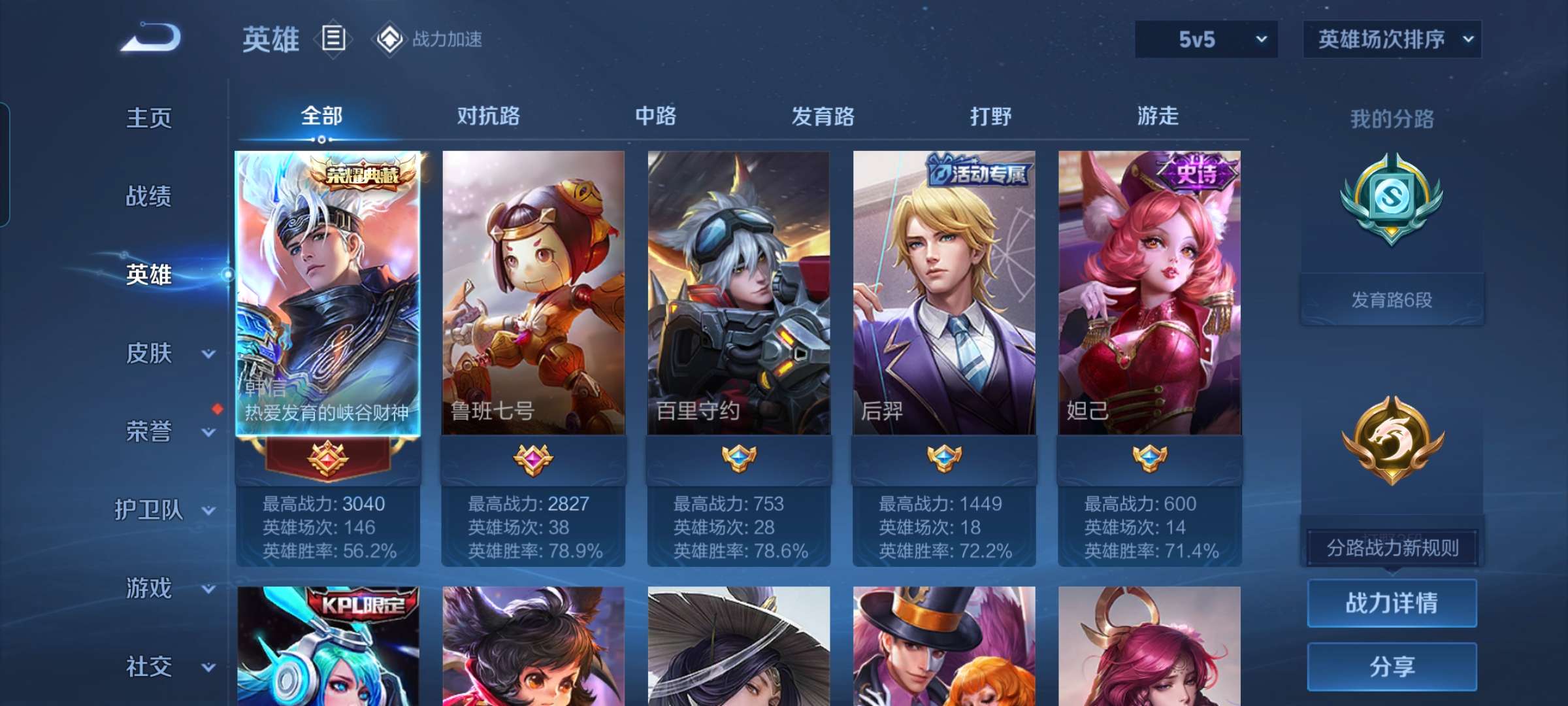Screen dimensions: 1568x706
Task: Expand the 皮肤 sidebar section
Action: (x=149, y=353)
